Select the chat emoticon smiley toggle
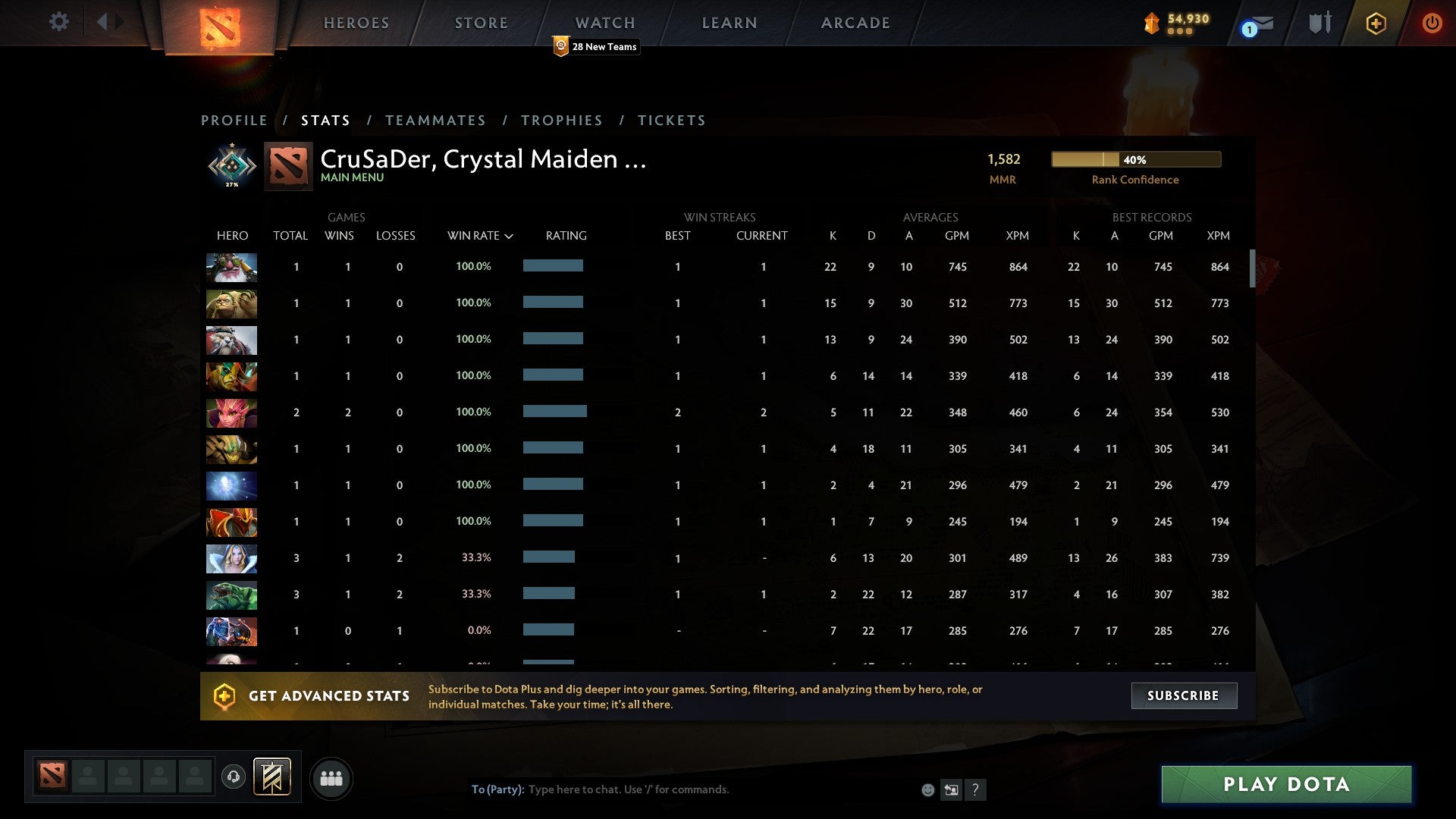 pos(928,789)
